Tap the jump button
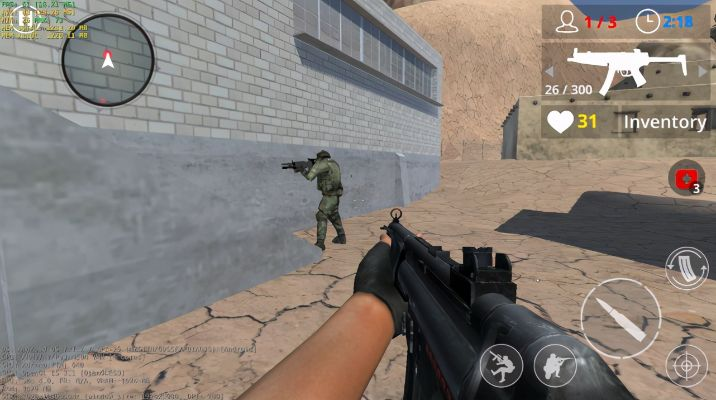The width and height of the screenshot is (716, 400). pyautogui.click(x=501, y=366)
